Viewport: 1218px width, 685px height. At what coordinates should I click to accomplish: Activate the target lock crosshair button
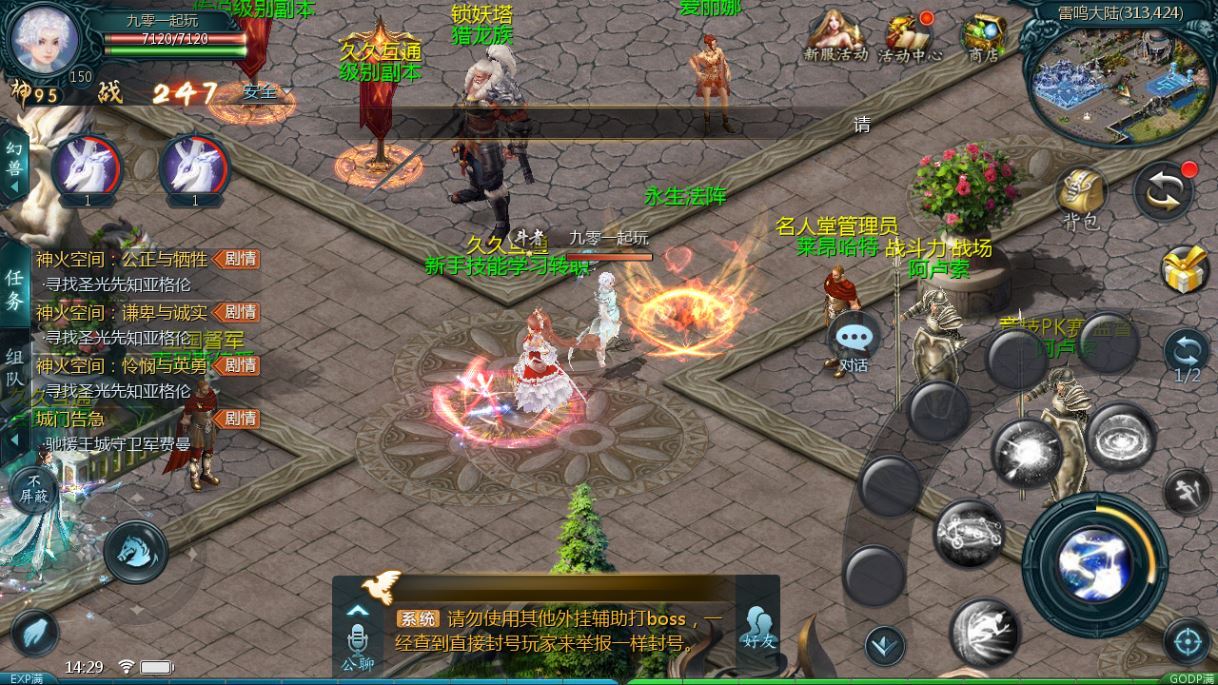coord(1188,640)
